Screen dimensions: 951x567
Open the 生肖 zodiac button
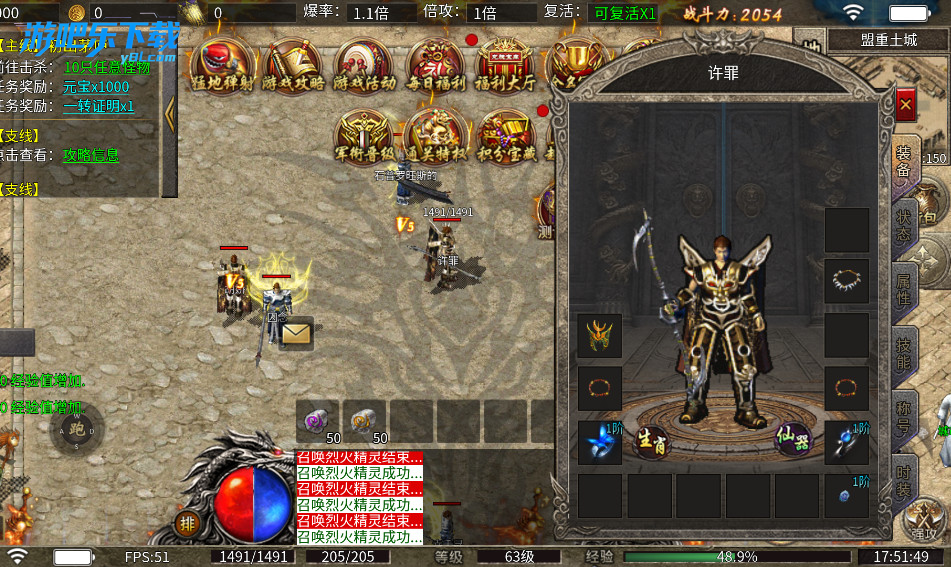(651, 441)
